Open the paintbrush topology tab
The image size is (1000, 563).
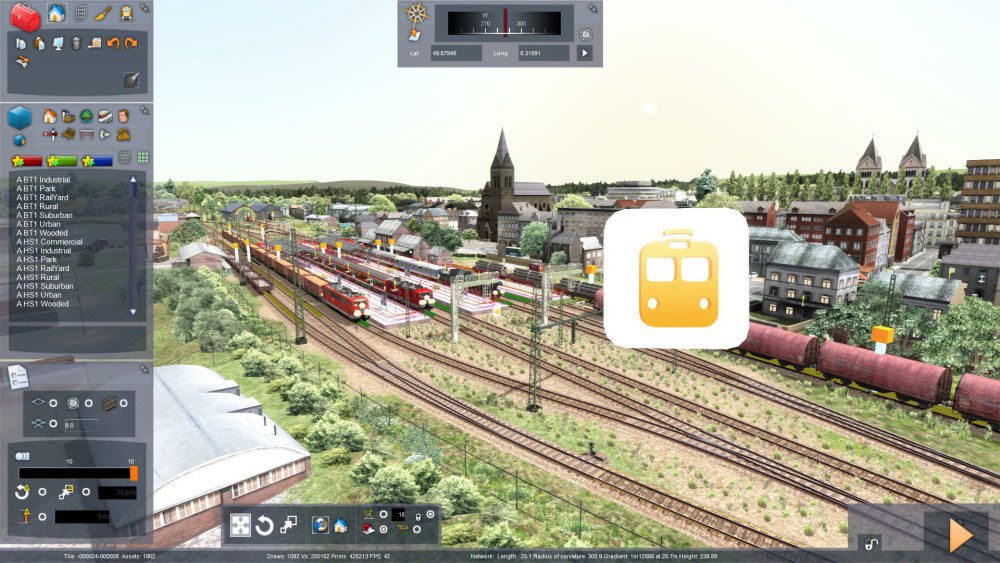tap(103, 13)
